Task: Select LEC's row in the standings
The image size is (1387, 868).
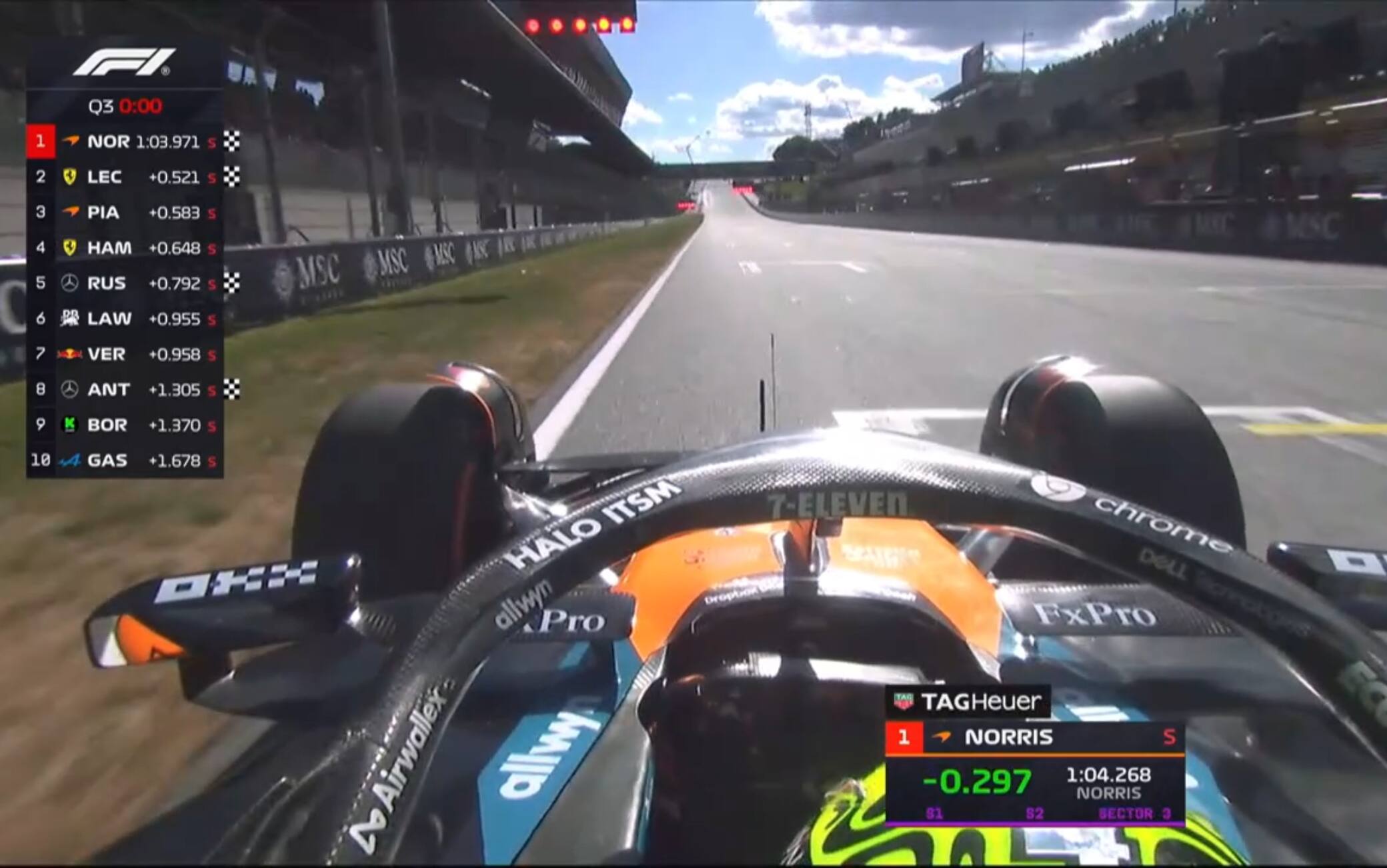Action: (x=125, y=177)
